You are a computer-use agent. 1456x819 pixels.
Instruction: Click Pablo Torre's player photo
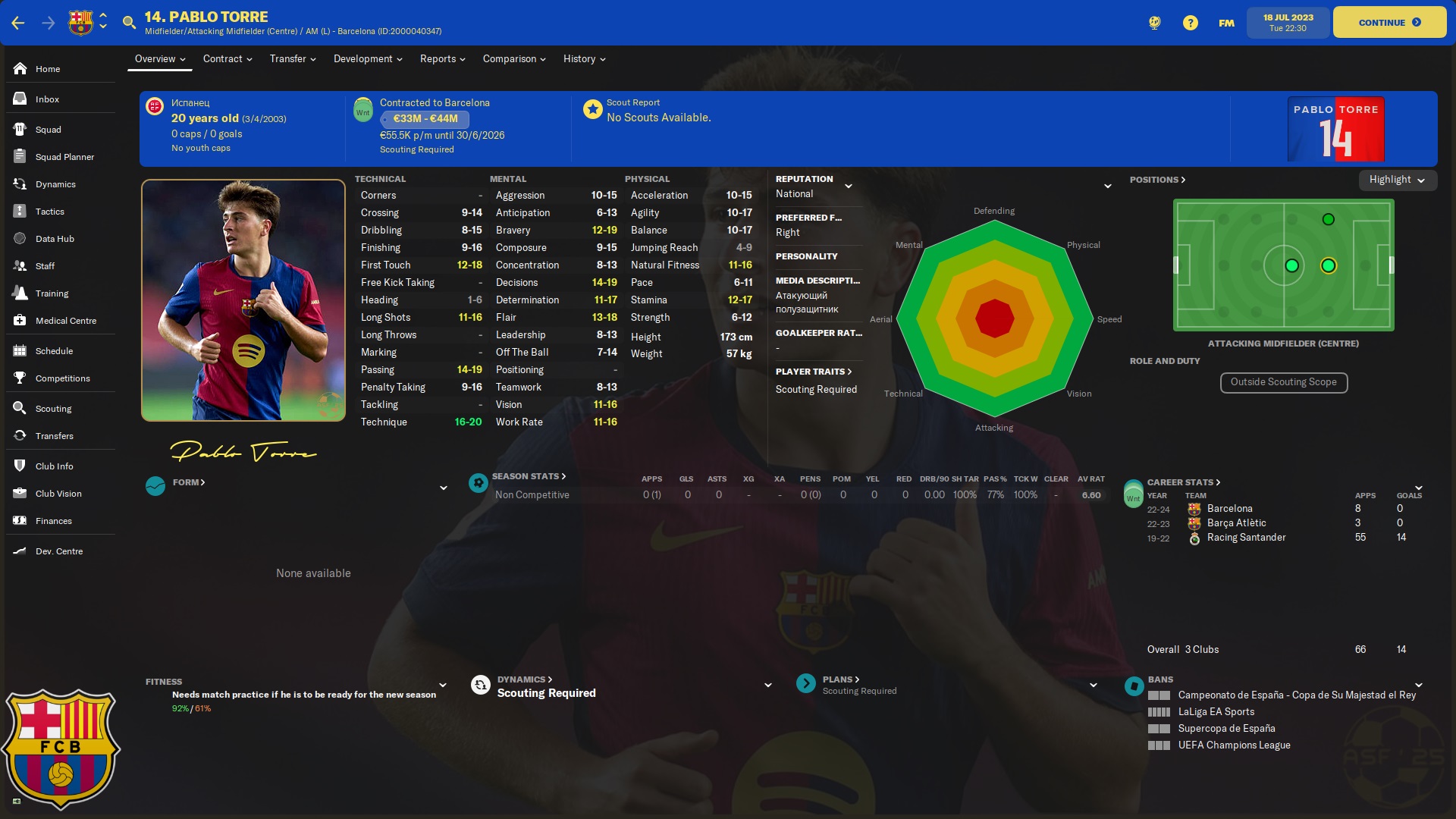click(x=243, y=300)
